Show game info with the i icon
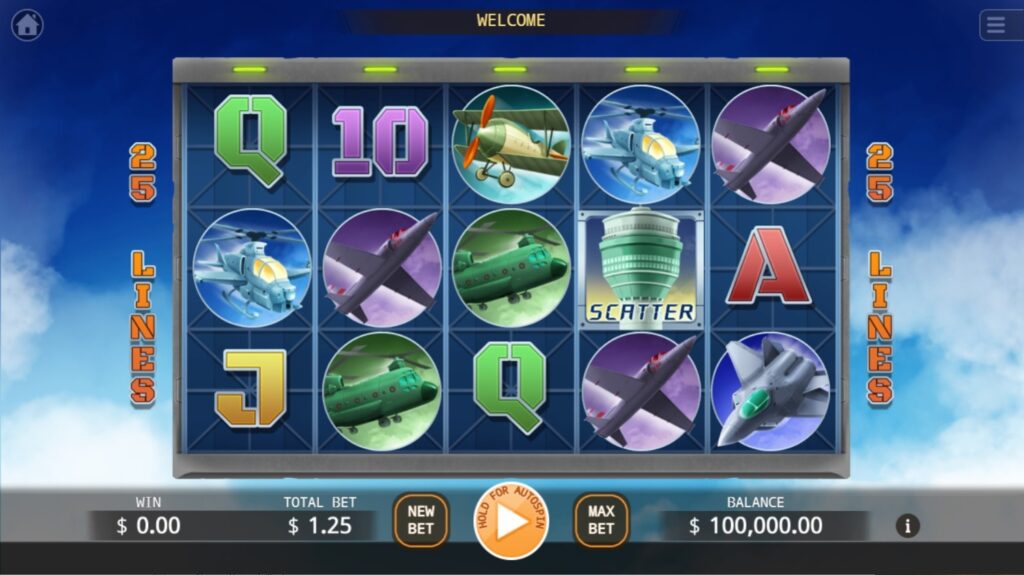Screen dimensions: 1024x575 [908, 526]
